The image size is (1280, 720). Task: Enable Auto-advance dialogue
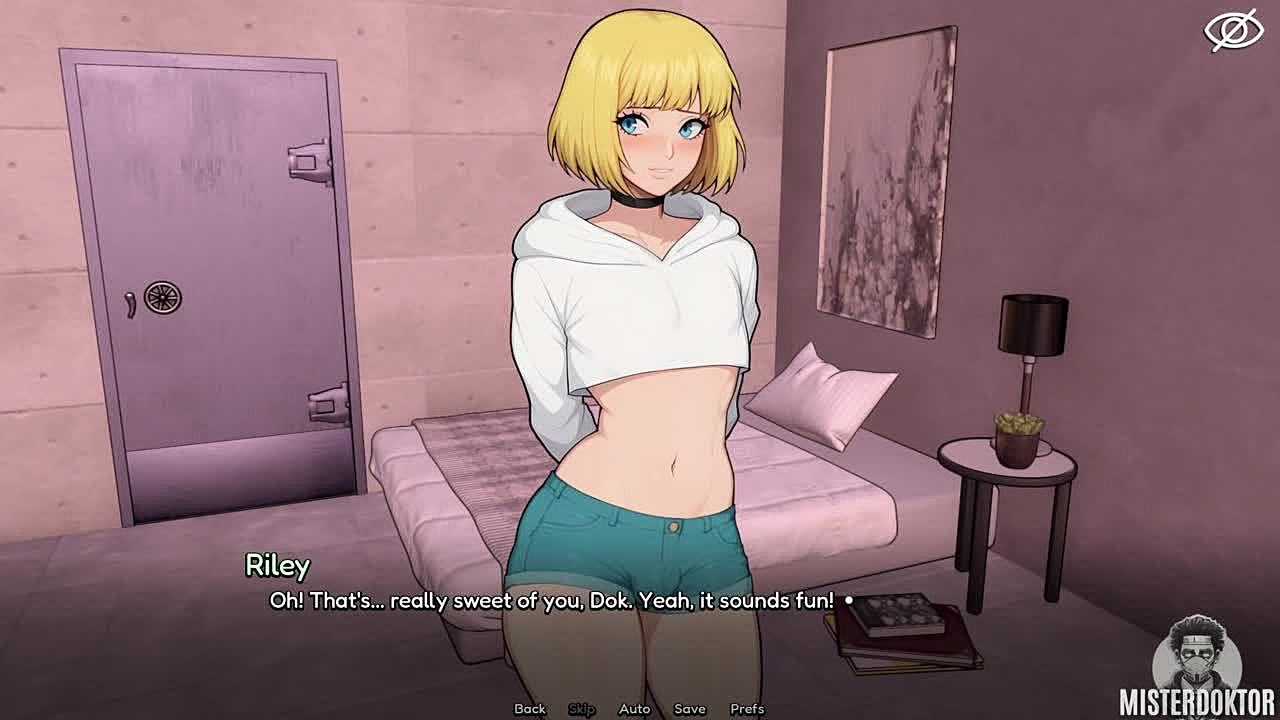pos(635,709)
